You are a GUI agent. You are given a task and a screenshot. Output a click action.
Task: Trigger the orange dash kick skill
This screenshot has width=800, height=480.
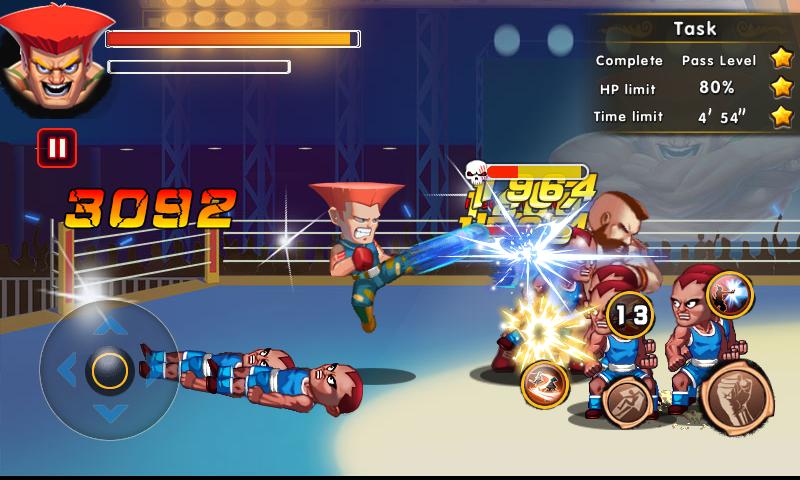[545, 384]
